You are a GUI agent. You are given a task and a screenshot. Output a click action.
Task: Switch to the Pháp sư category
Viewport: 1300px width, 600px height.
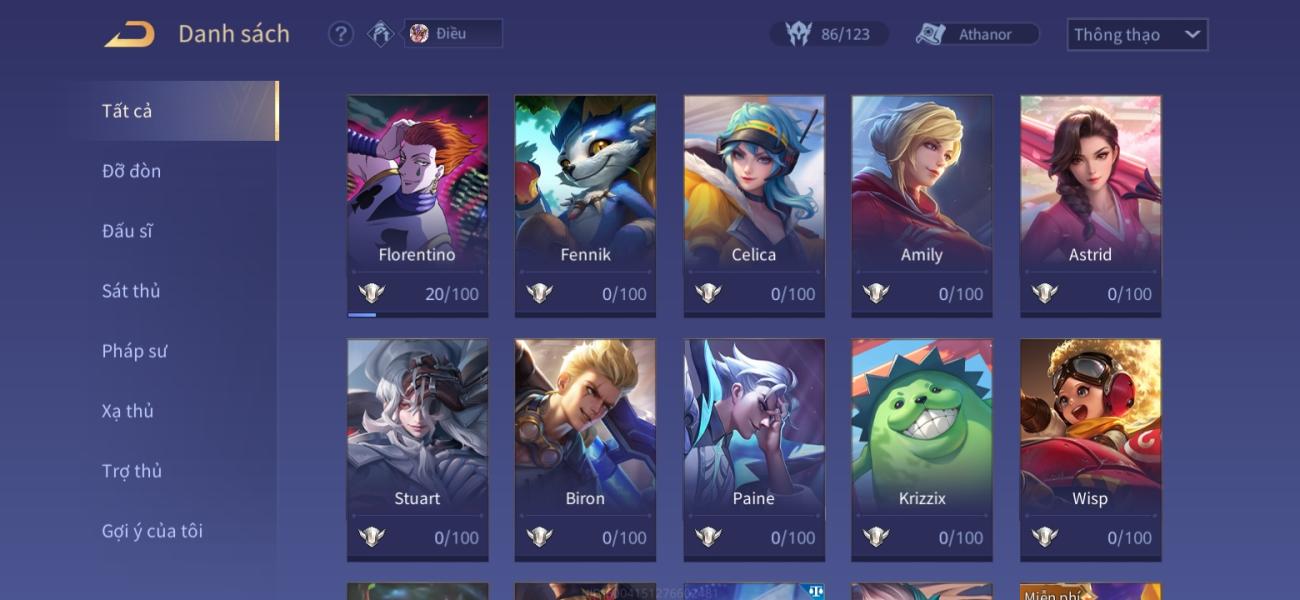pyautogui.click(x=134, y=351)
